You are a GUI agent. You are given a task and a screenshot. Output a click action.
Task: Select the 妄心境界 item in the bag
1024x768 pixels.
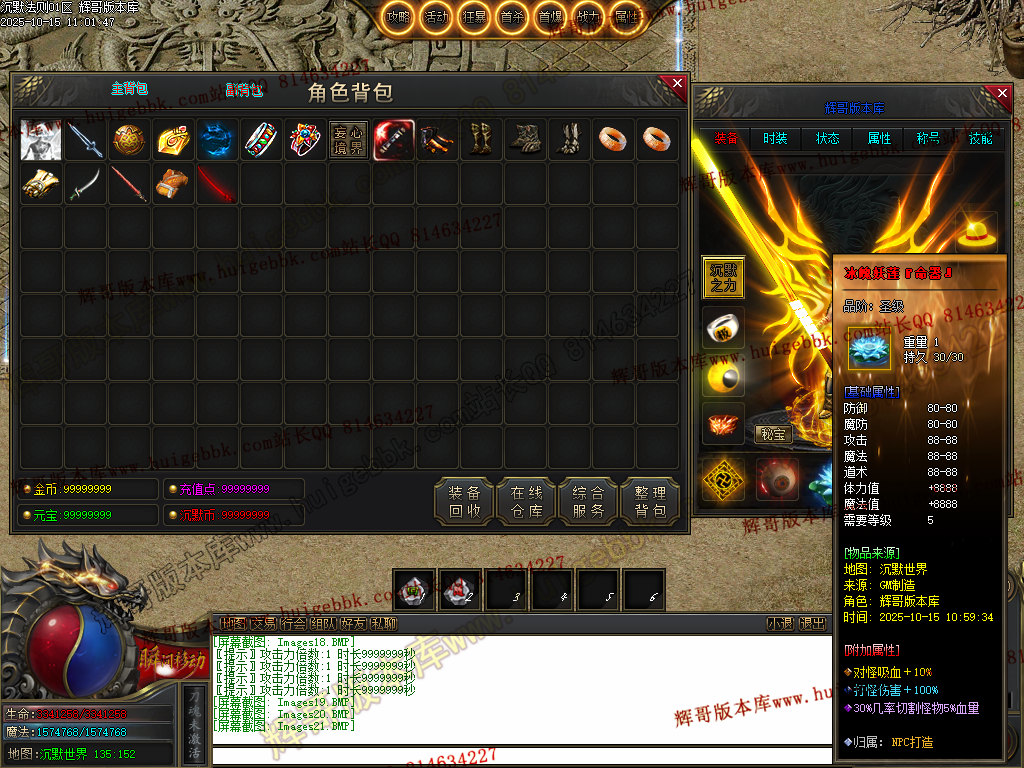point(349,141)
